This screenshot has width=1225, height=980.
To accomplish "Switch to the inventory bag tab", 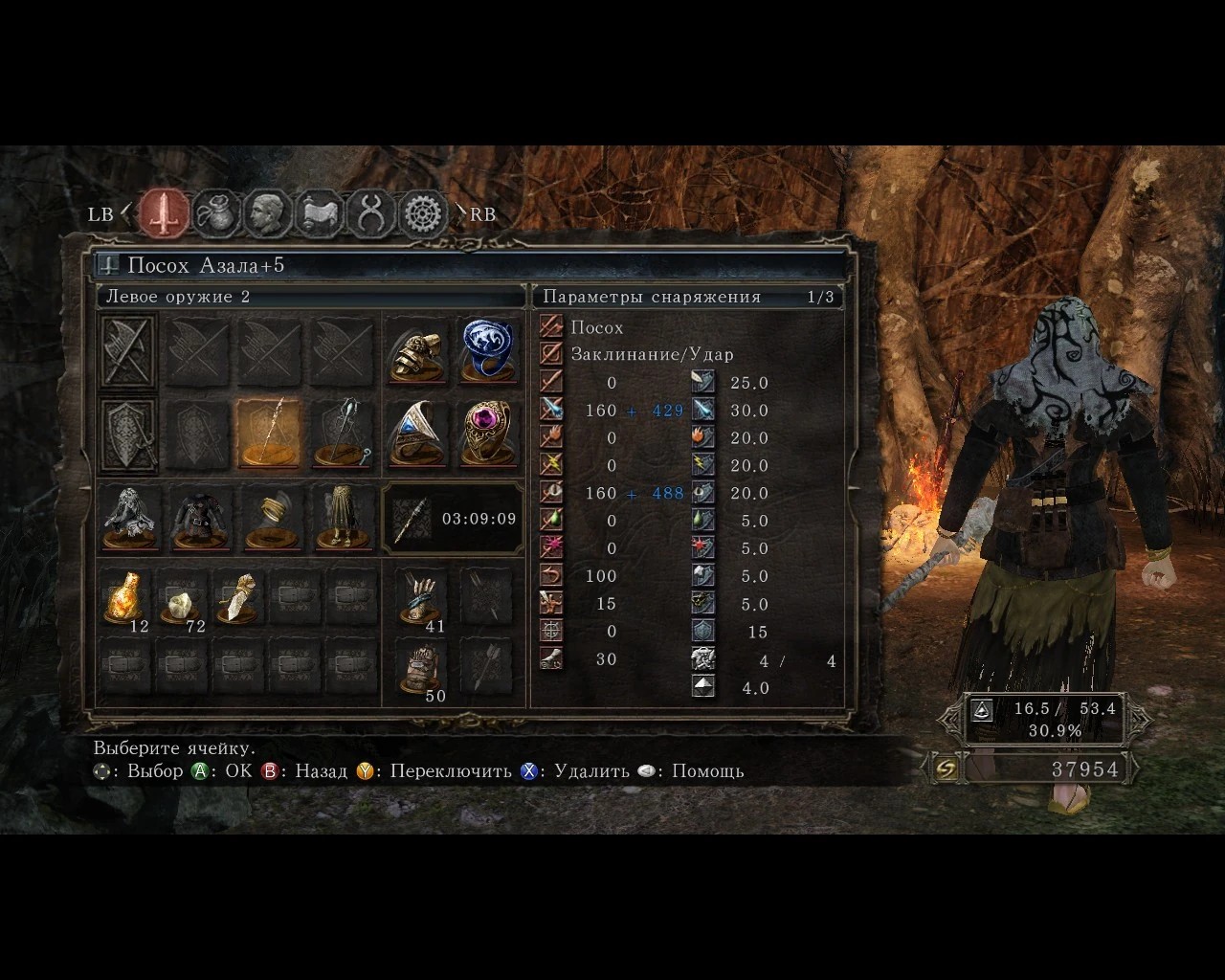I will [216, 212].
